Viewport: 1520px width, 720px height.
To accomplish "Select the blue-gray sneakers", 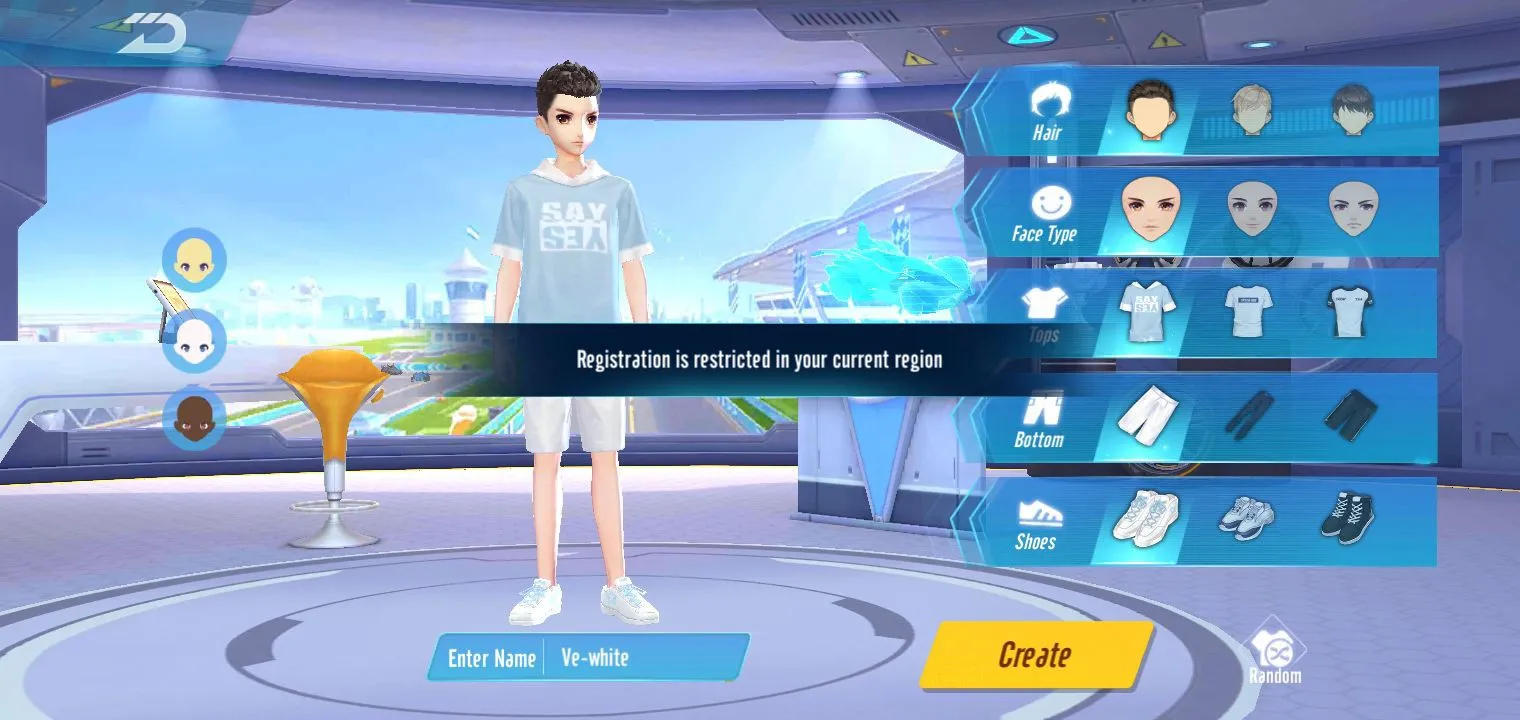I will tap(1246, 517).
